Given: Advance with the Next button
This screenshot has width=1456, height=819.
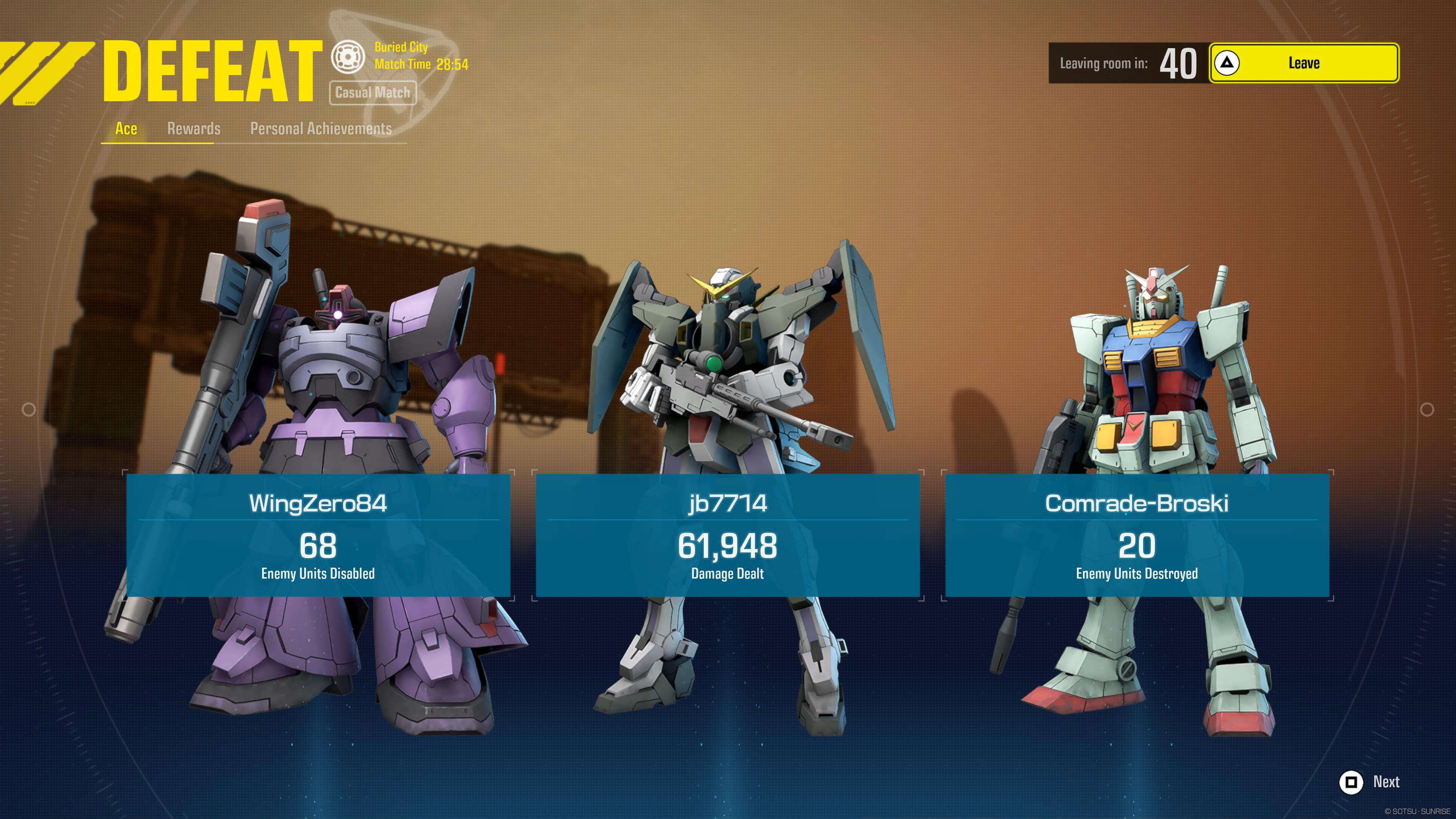Looking at the screenshot, I should tap(1369, 782).
